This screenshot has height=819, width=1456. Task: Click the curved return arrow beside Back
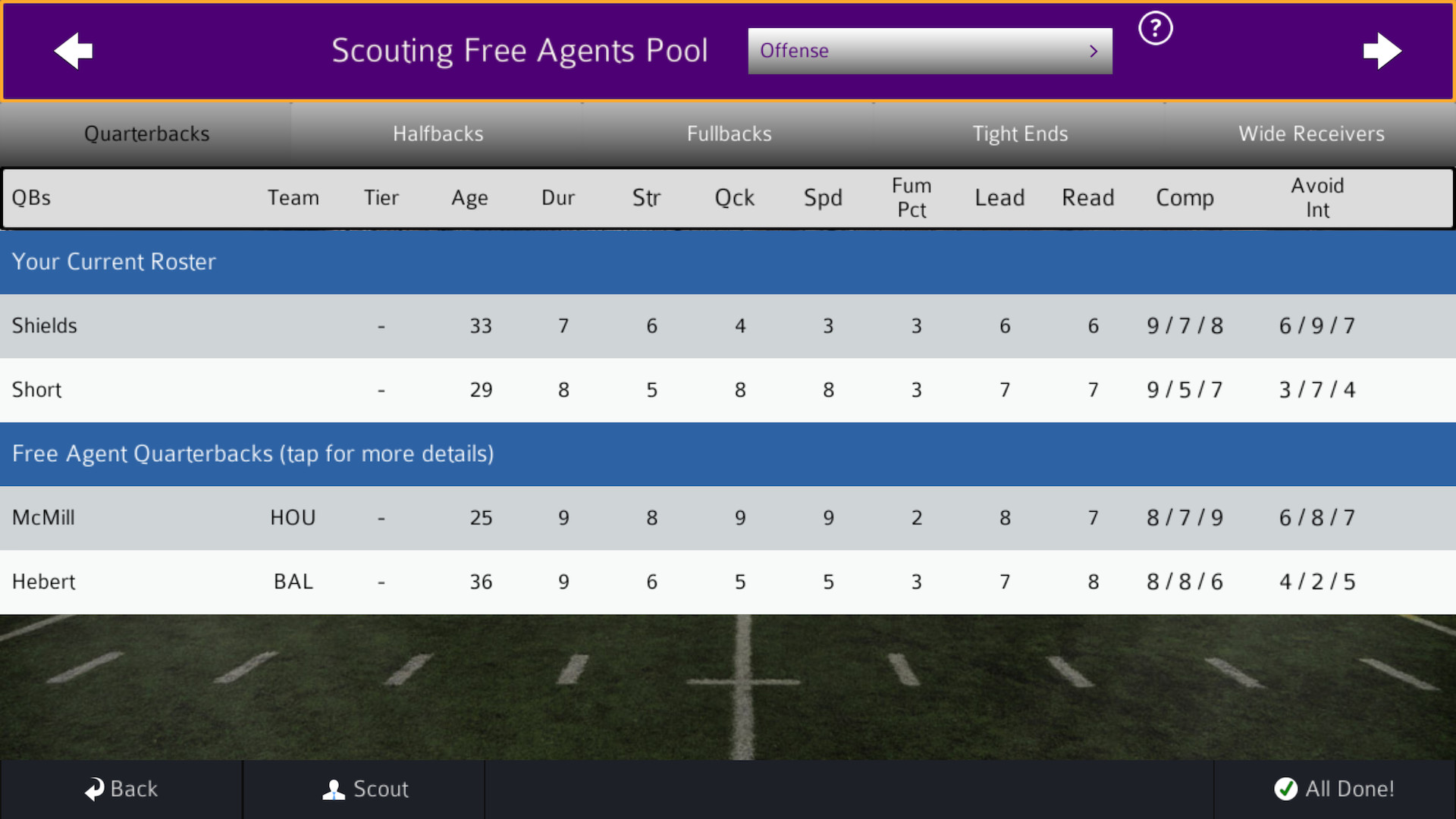94,789
